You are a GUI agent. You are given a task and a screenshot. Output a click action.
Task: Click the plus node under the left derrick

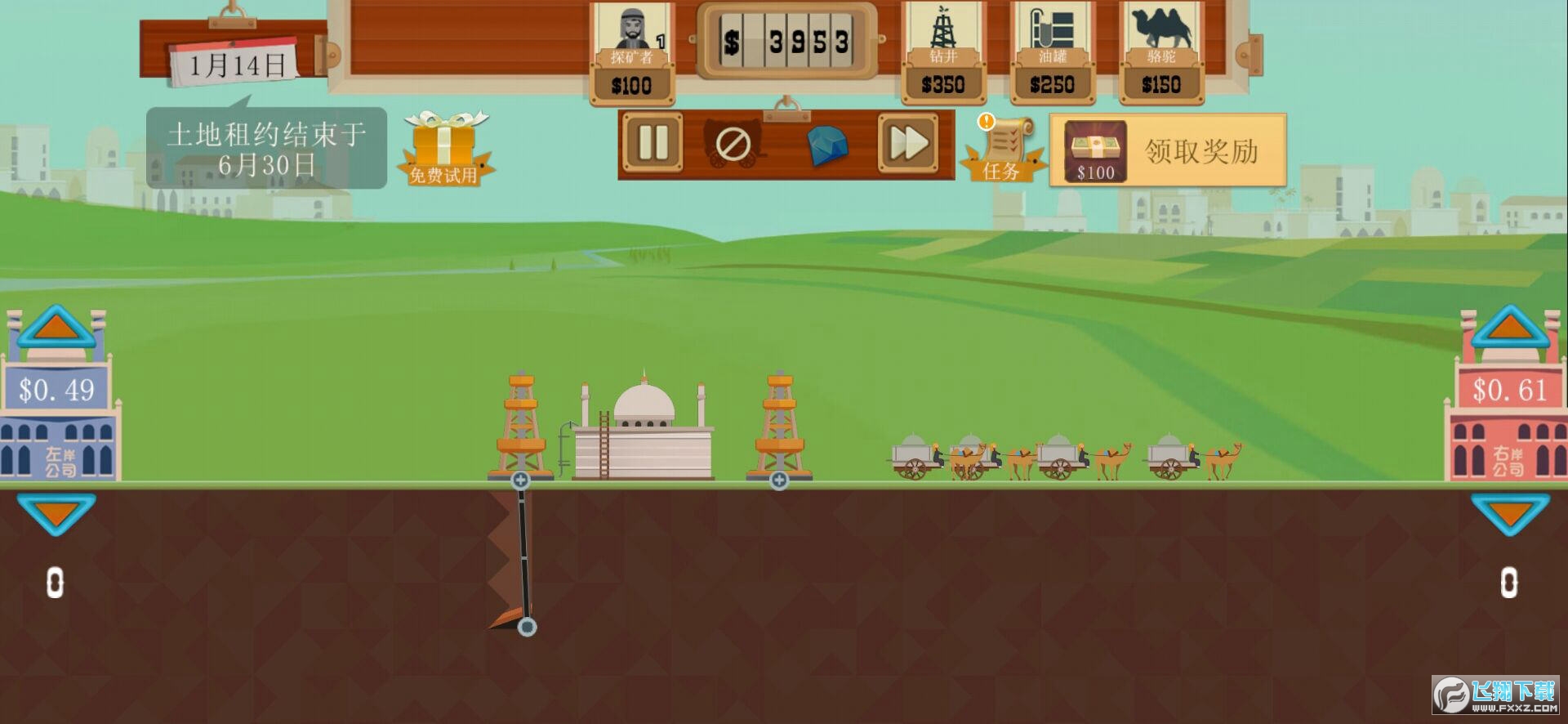tap(520, 480)
